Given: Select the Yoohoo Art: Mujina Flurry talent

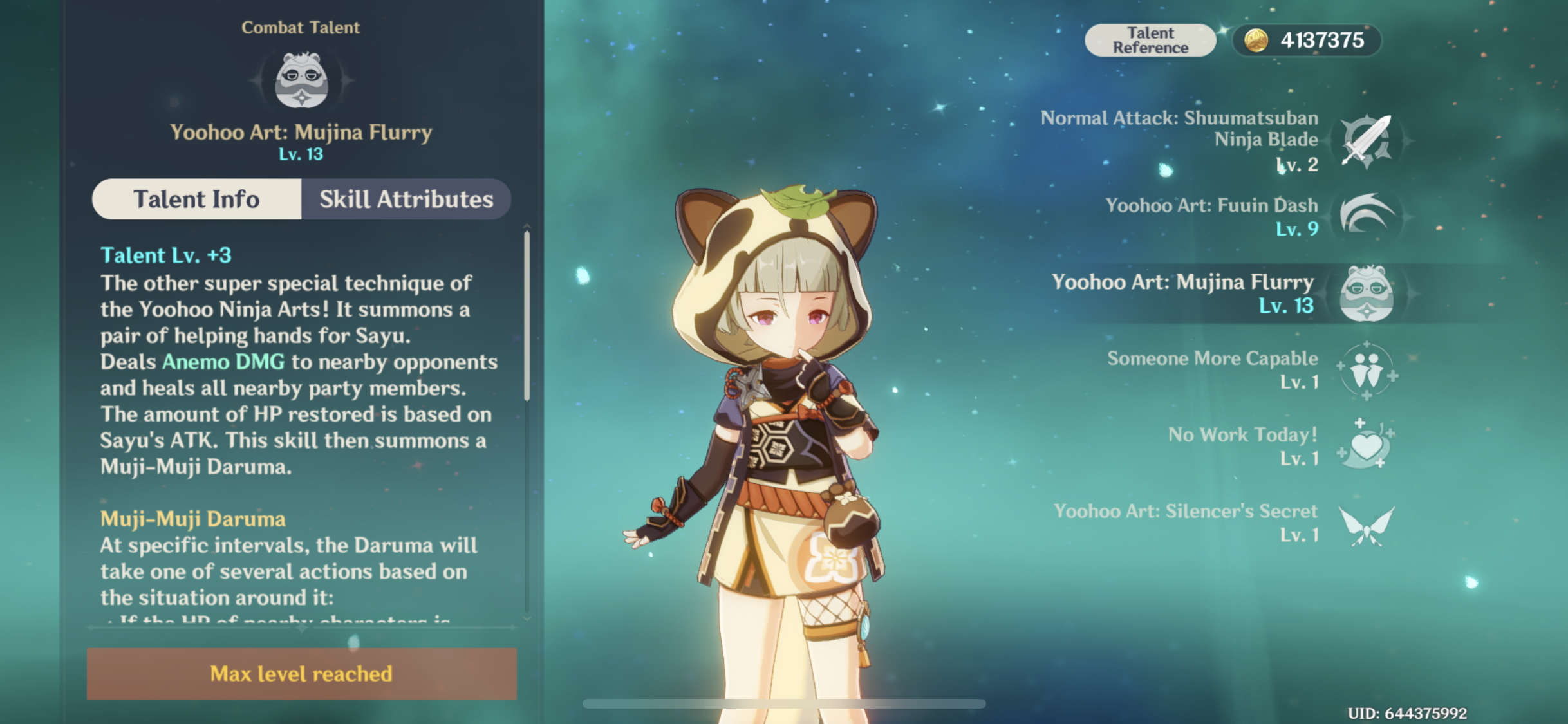Looking at the screenshot, I should click(x=1366, y=293).
